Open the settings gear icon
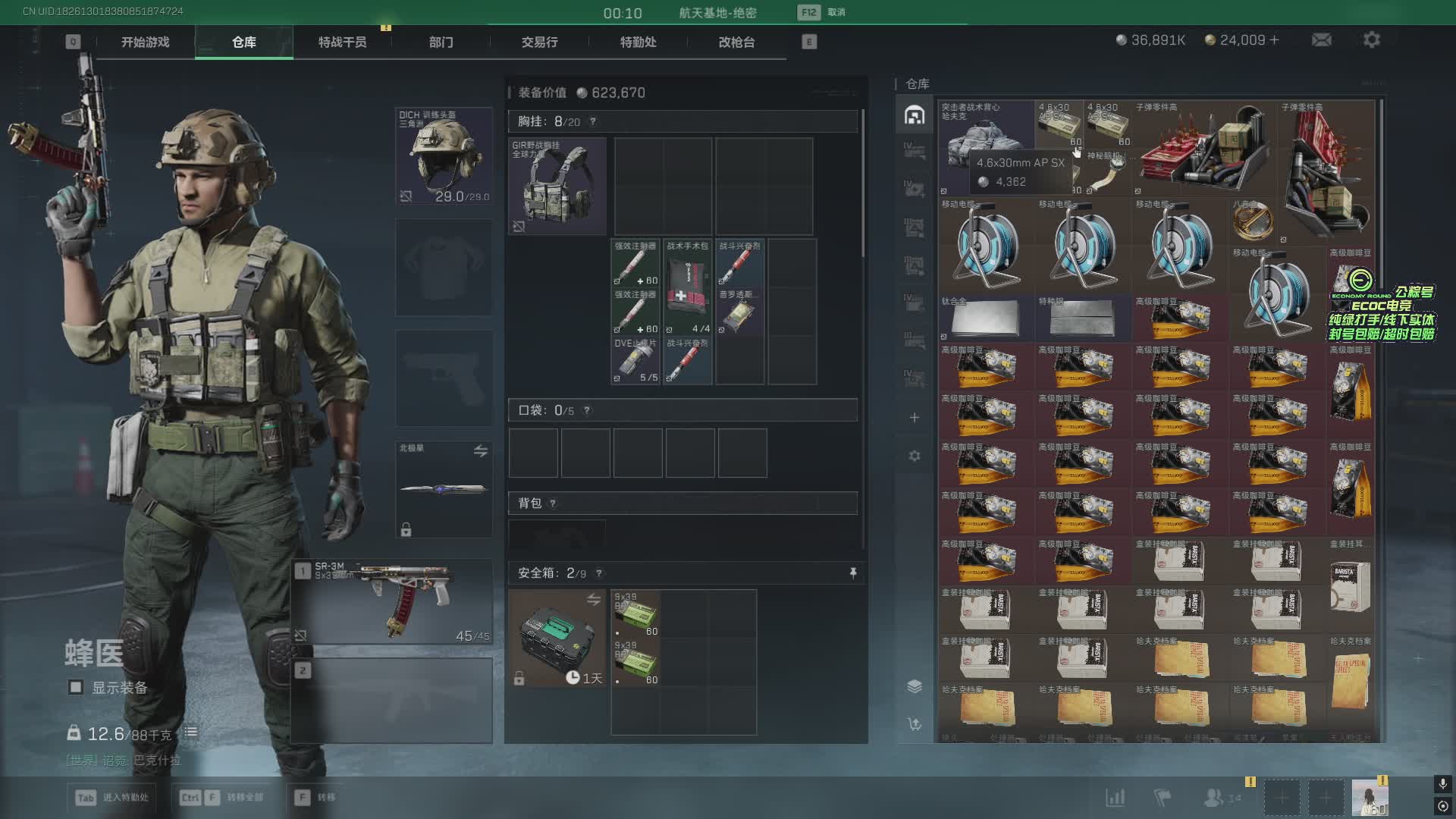 [1371, 40]
